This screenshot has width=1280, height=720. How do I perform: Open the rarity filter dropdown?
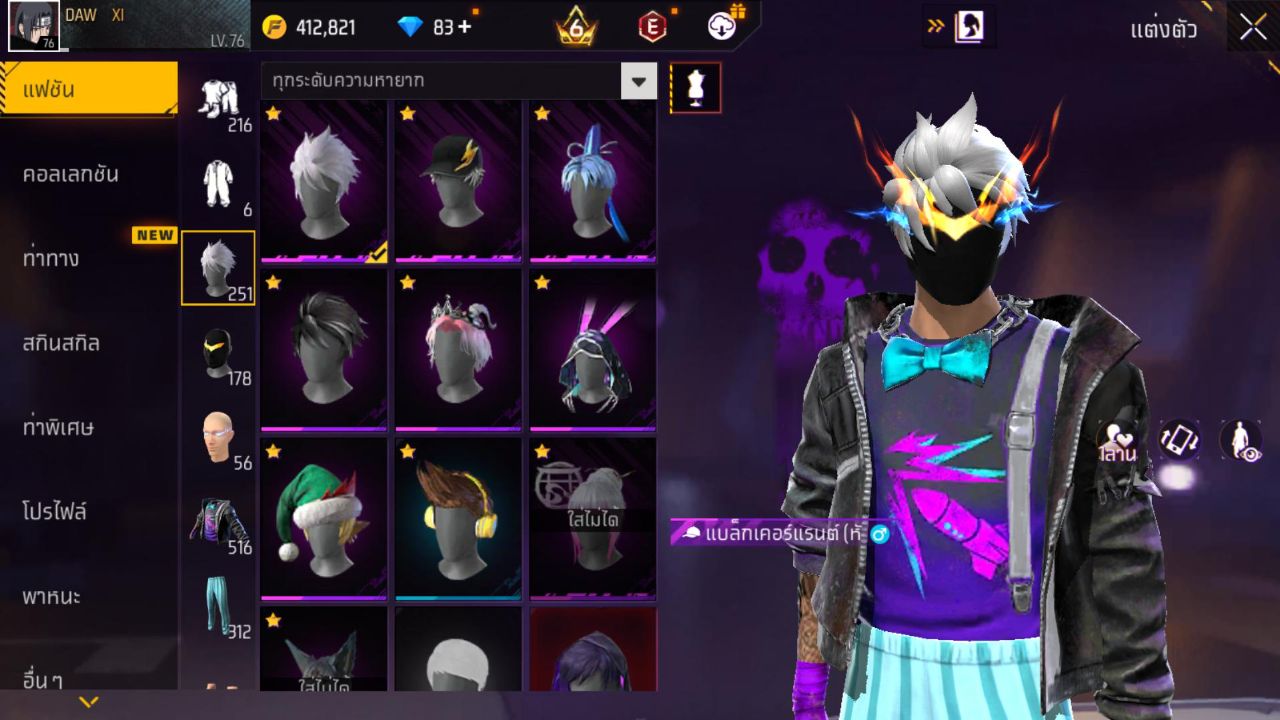point(638,82)
